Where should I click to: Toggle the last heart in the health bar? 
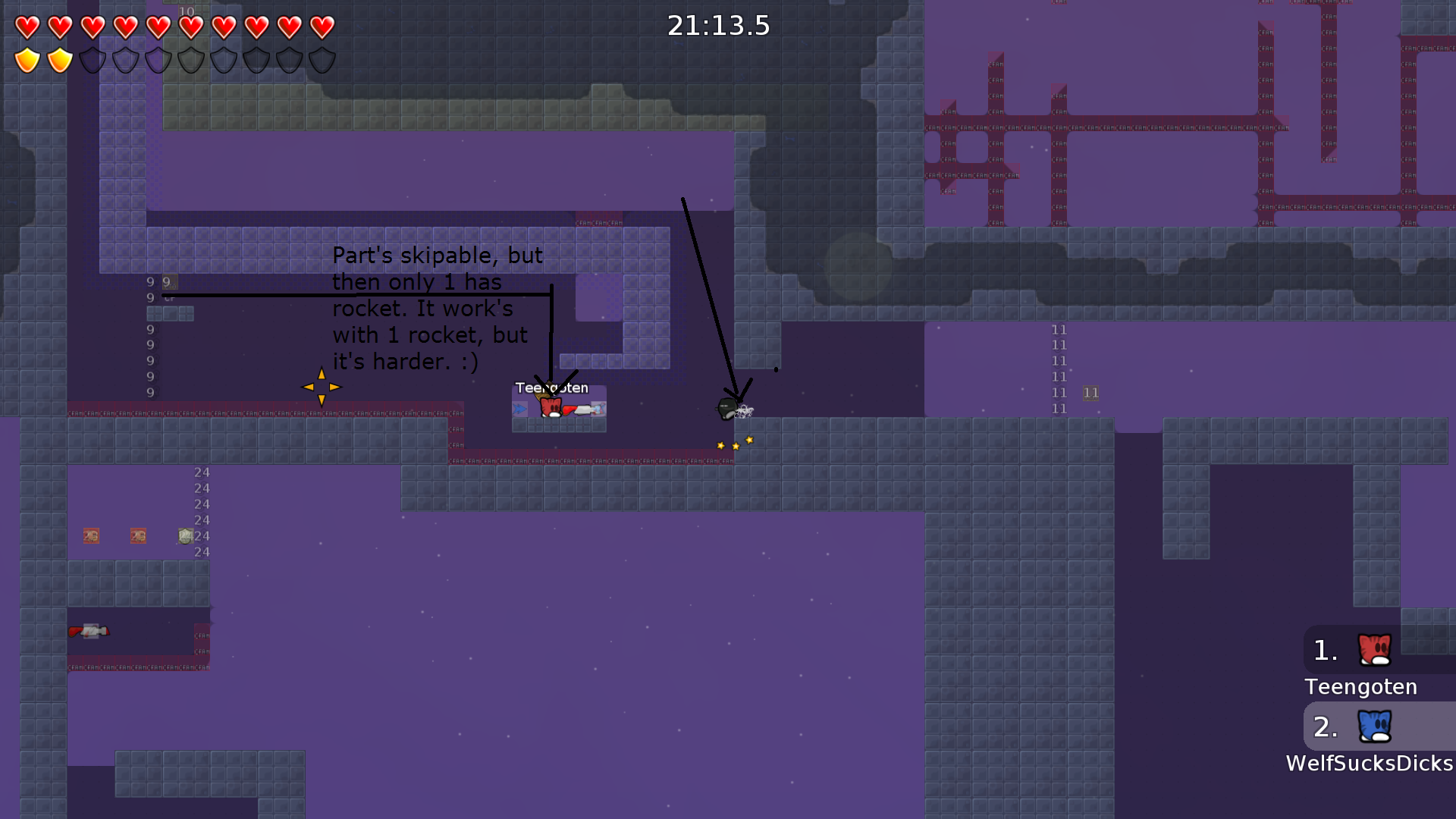click(x=322, y=26)
